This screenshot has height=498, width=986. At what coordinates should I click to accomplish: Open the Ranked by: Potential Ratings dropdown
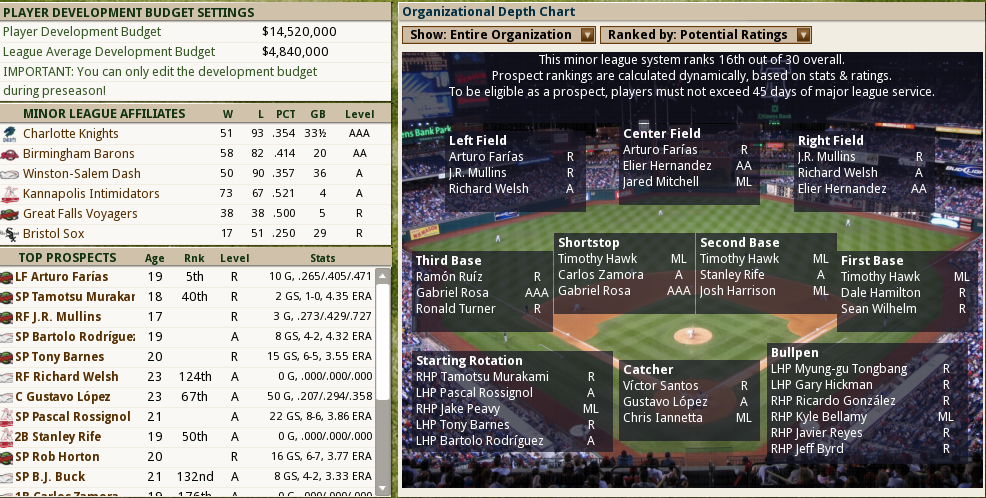tap(698, 35)
